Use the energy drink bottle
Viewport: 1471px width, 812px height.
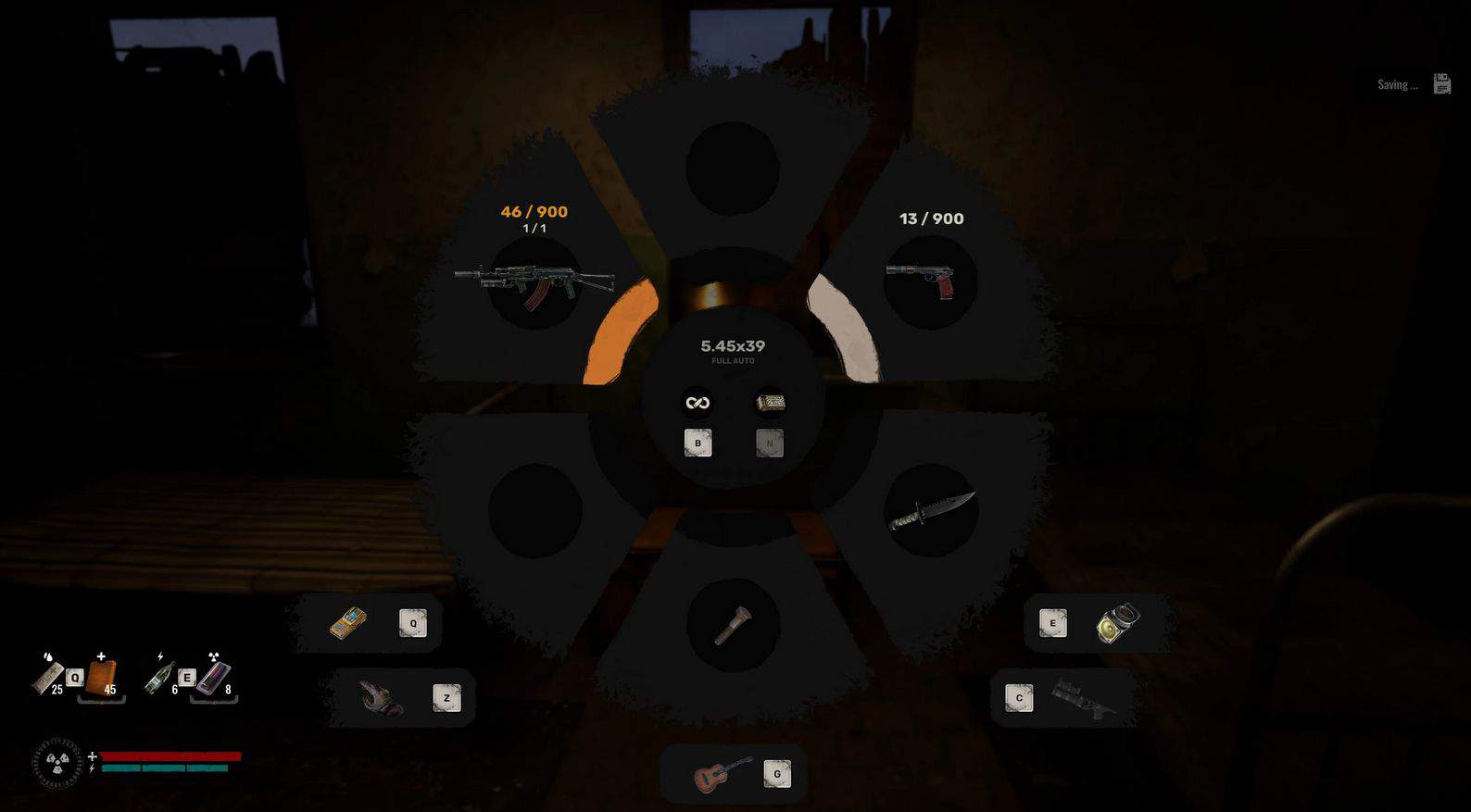point(159,677)
